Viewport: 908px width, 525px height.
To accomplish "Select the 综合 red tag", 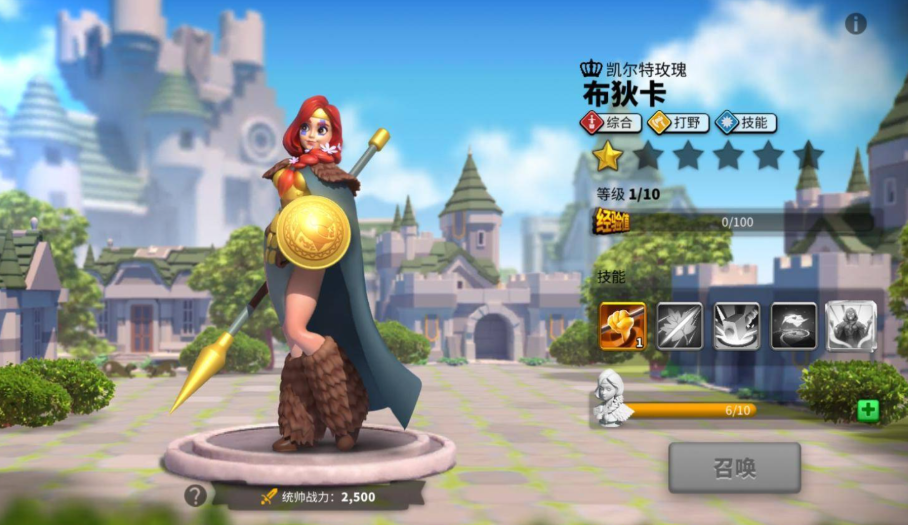I will point(611,123).
